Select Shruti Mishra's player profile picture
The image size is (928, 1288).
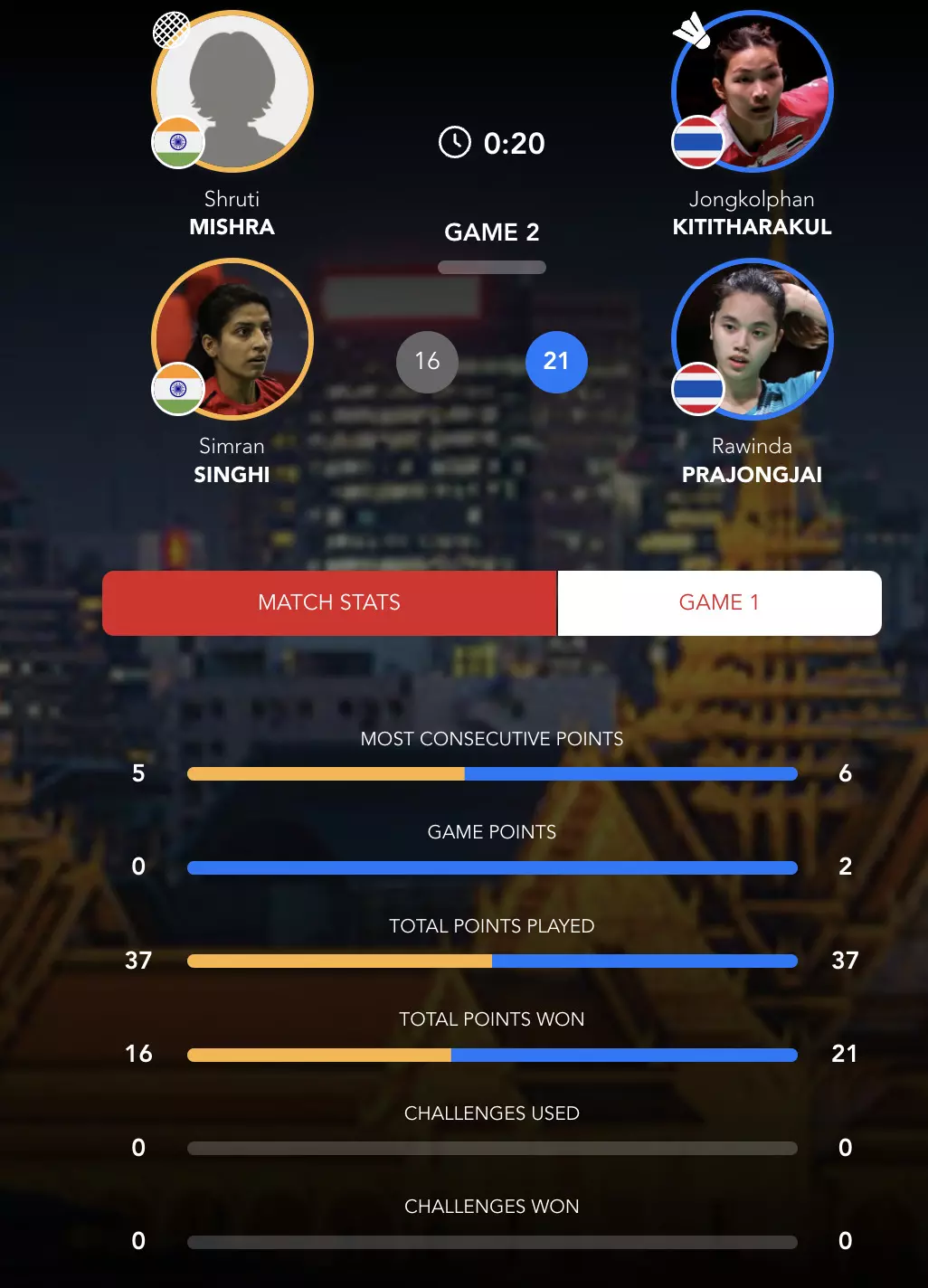pyautogui.click(x=232, y=91)
